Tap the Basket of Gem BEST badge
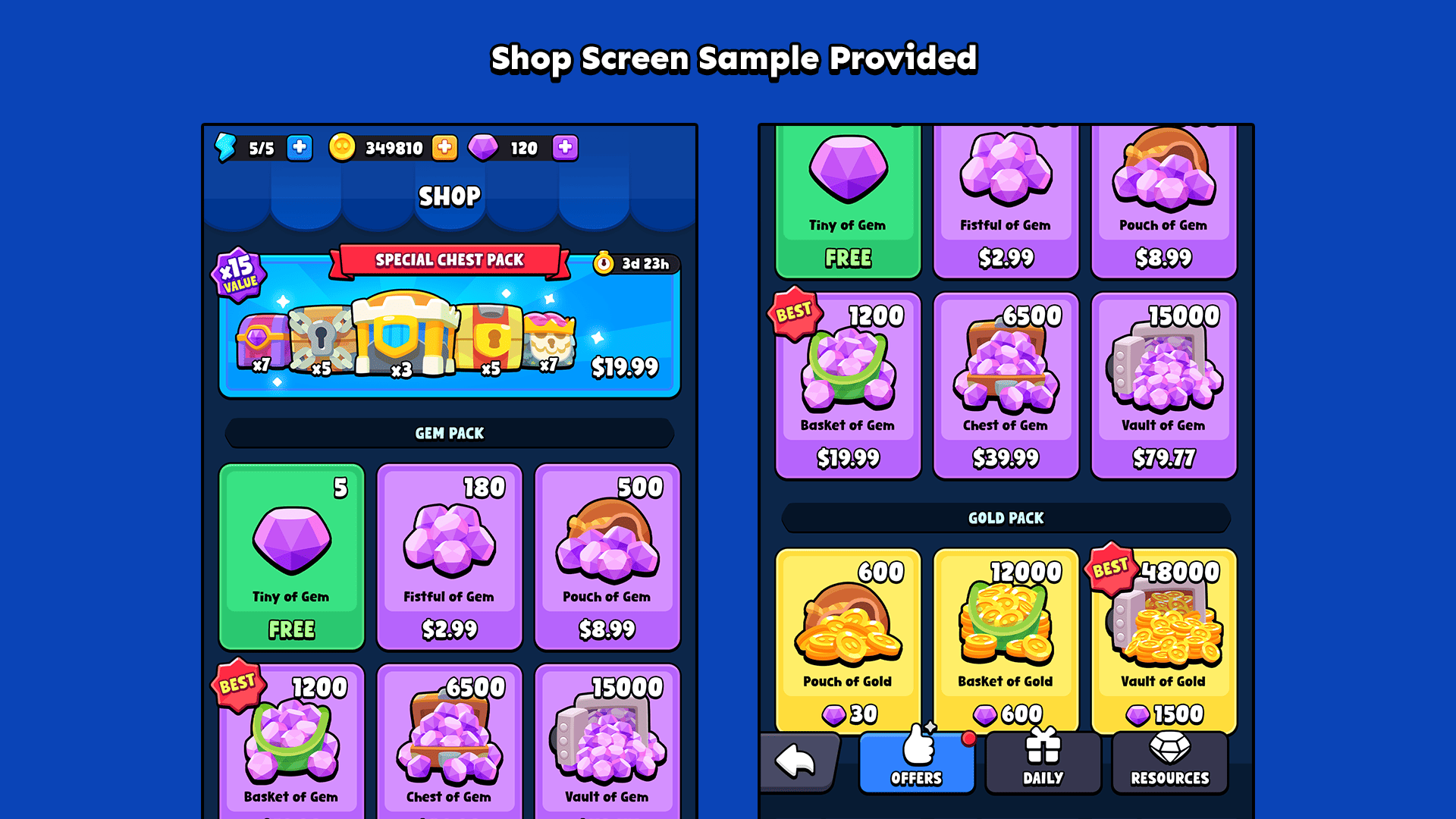 795,311
